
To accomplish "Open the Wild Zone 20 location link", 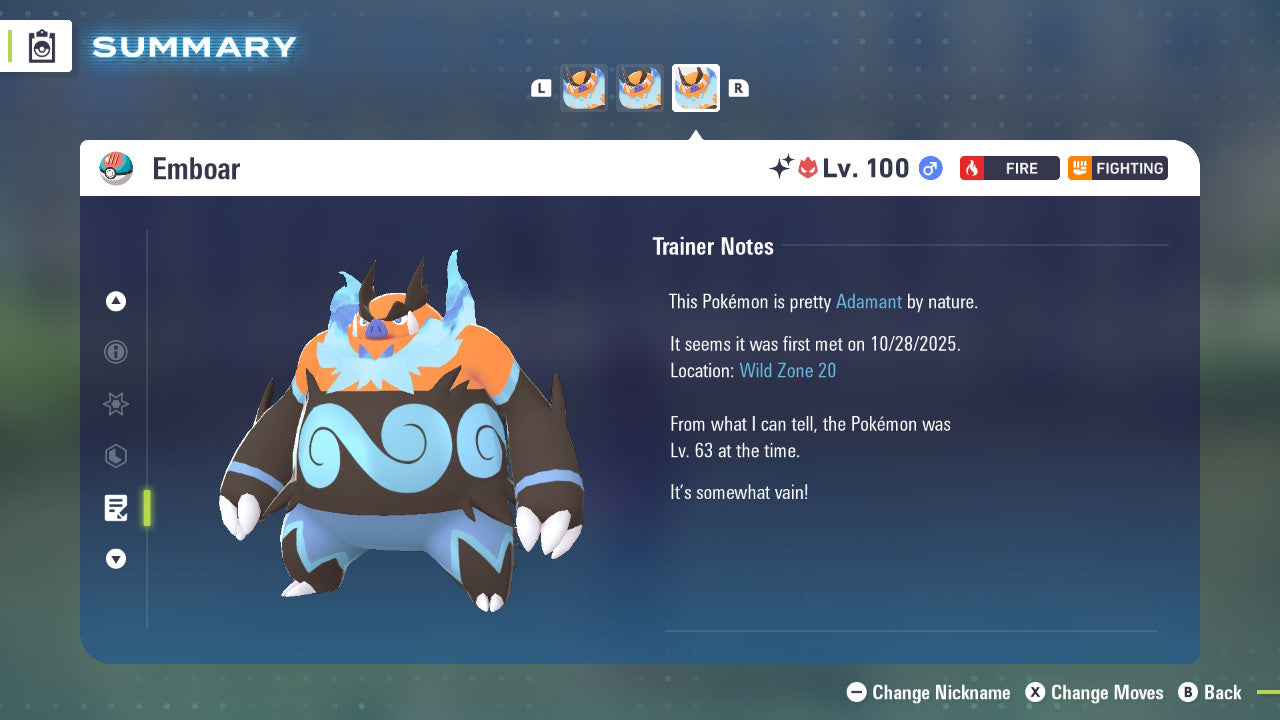I will [x=788, y=370].
